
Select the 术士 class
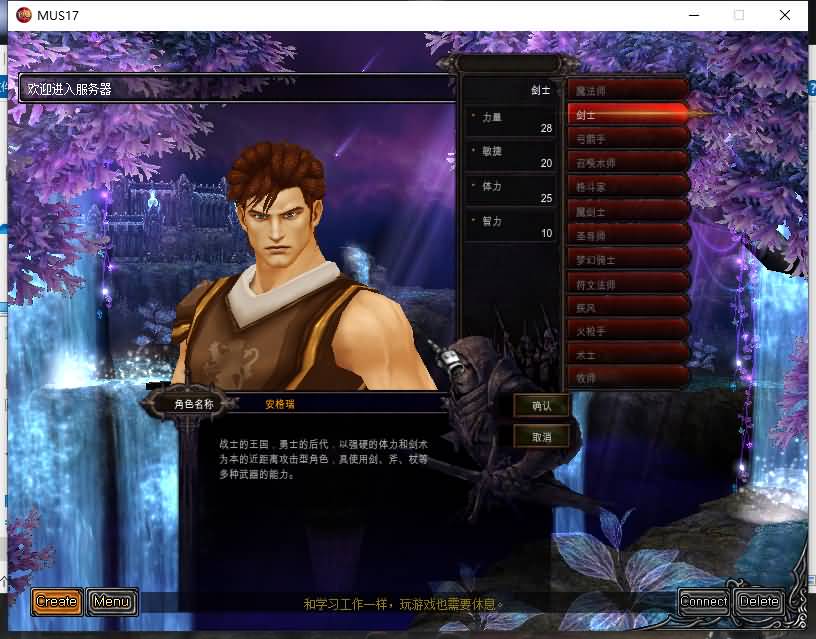(627, 356)
